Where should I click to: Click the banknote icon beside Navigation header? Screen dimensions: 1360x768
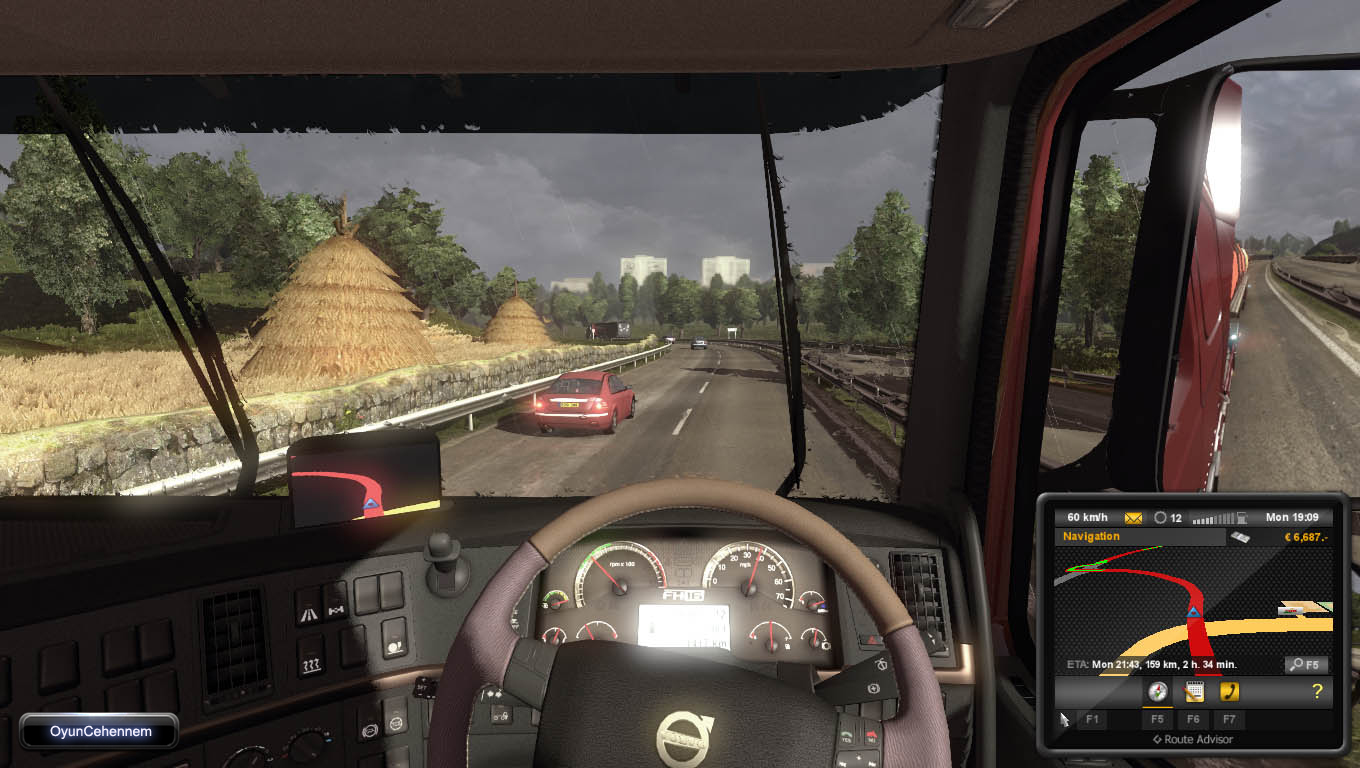point(1240,537)
